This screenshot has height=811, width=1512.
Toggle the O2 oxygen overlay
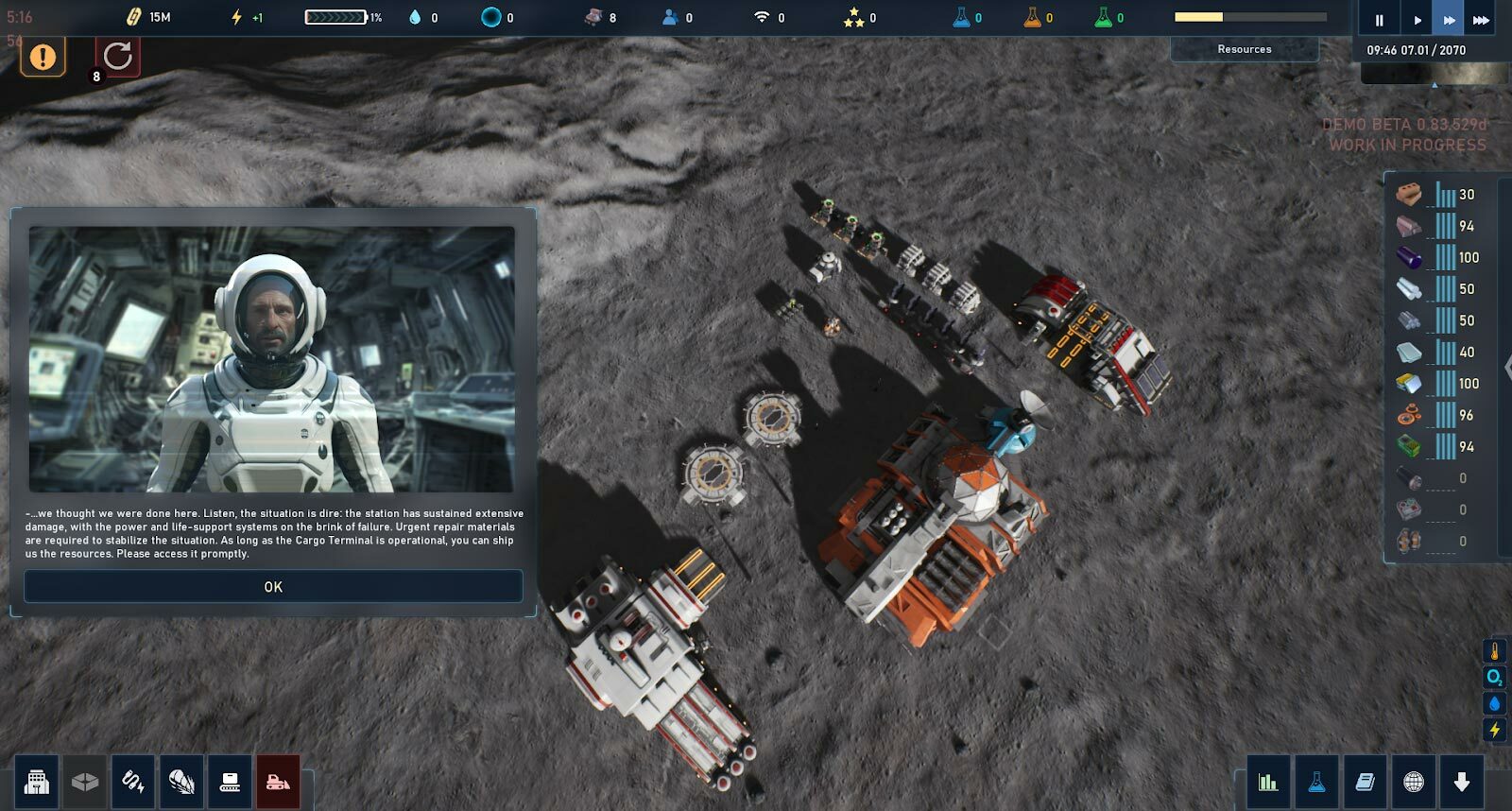click(x=1495, y=678)
